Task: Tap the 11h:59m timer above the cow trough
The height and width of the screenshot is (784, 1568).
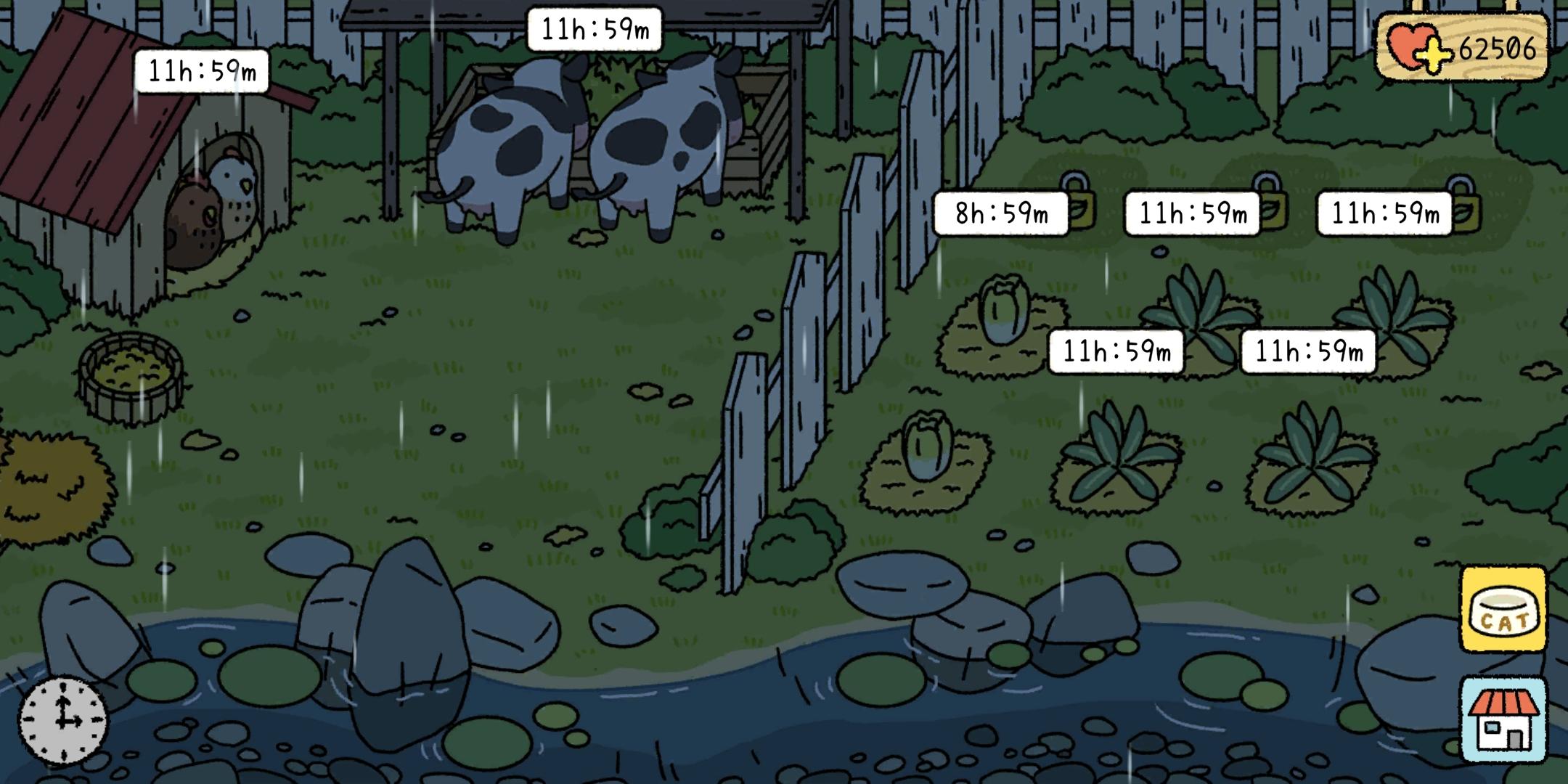Action: [x=595, y=29]
